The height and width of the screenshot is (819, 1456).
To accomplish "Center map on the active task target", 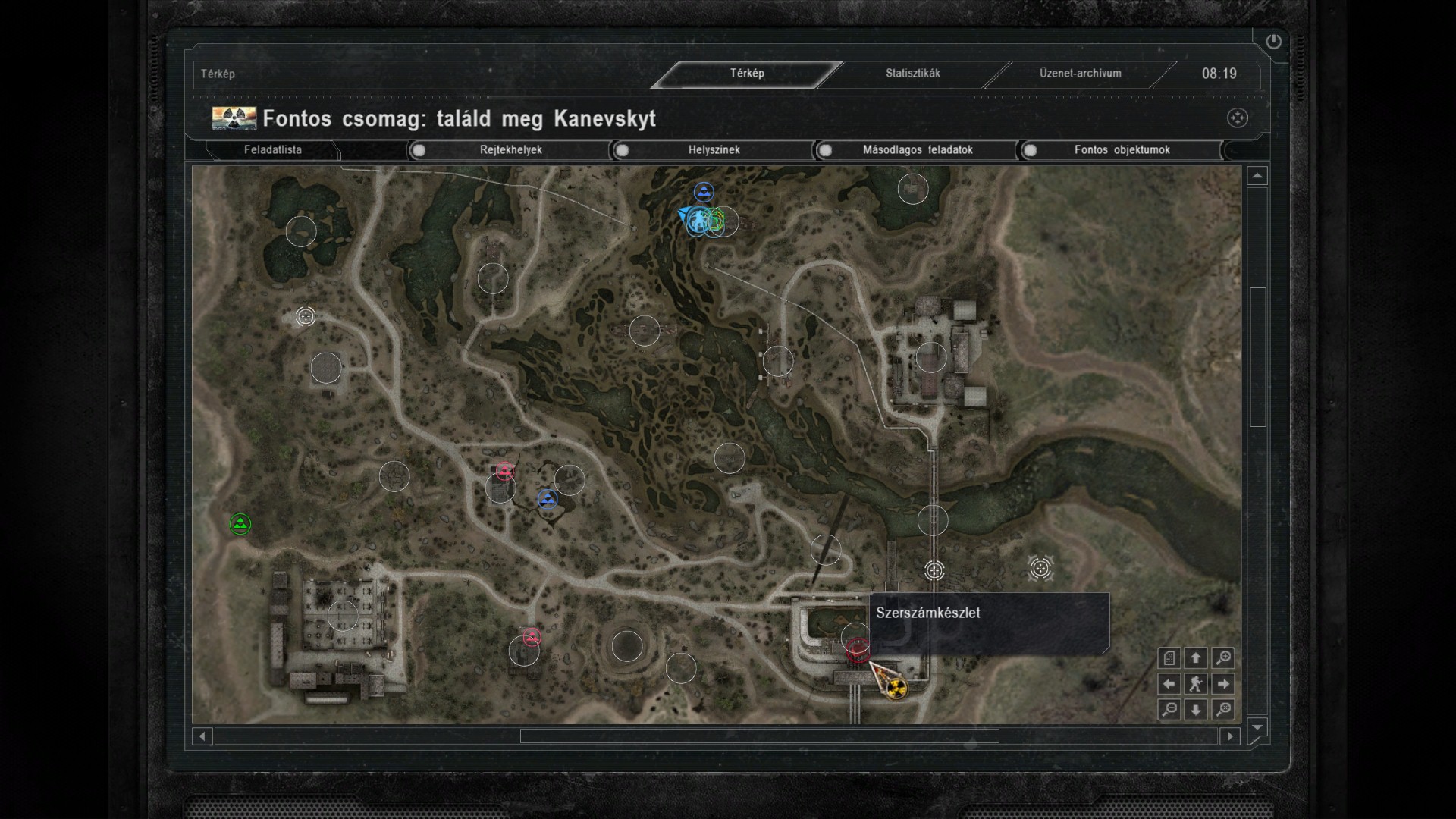I will (x=1237, y=118).
